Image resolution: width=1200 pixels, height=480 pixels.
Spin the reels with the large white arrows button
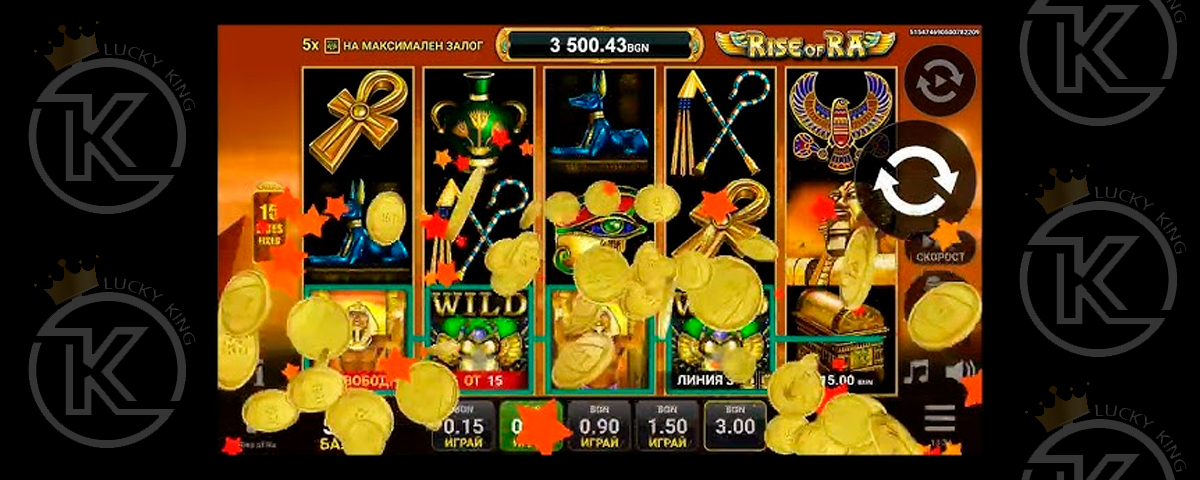coord(916,181)
